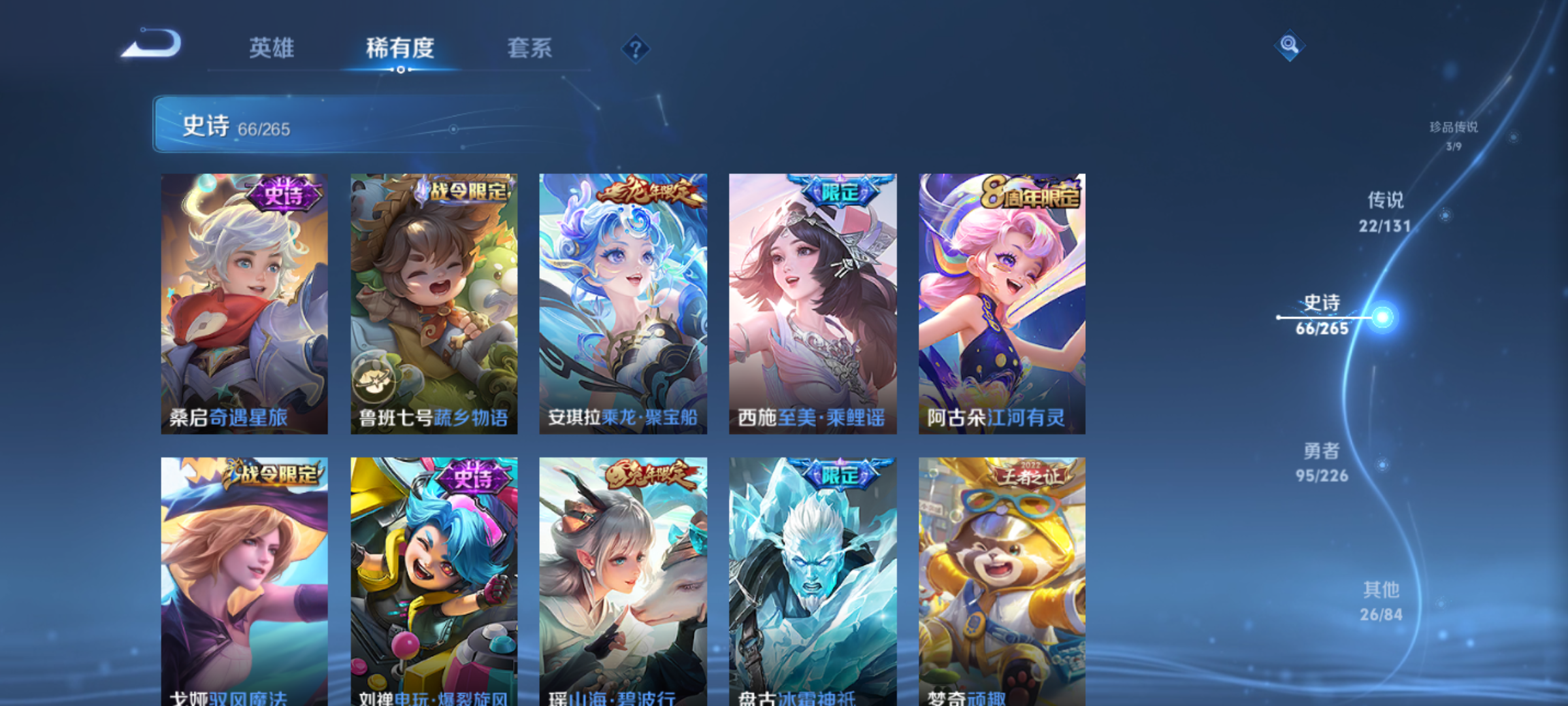Select the 桑启 奇遇星旅 skin card
Screen dimensions: 1568x706
click(x=244, y=303)
